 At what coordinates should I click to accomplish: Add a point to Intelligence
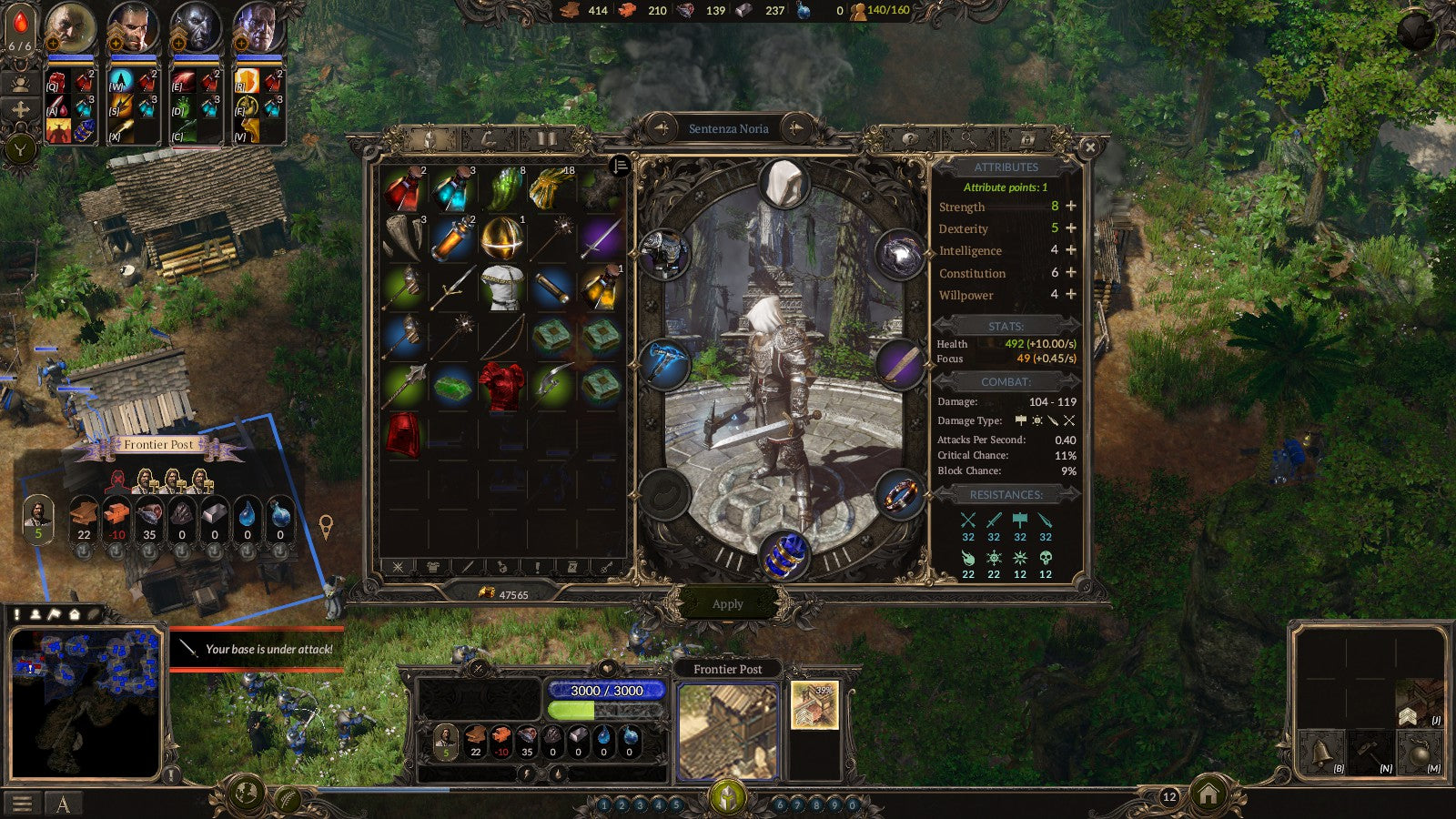click(1071, 250)
